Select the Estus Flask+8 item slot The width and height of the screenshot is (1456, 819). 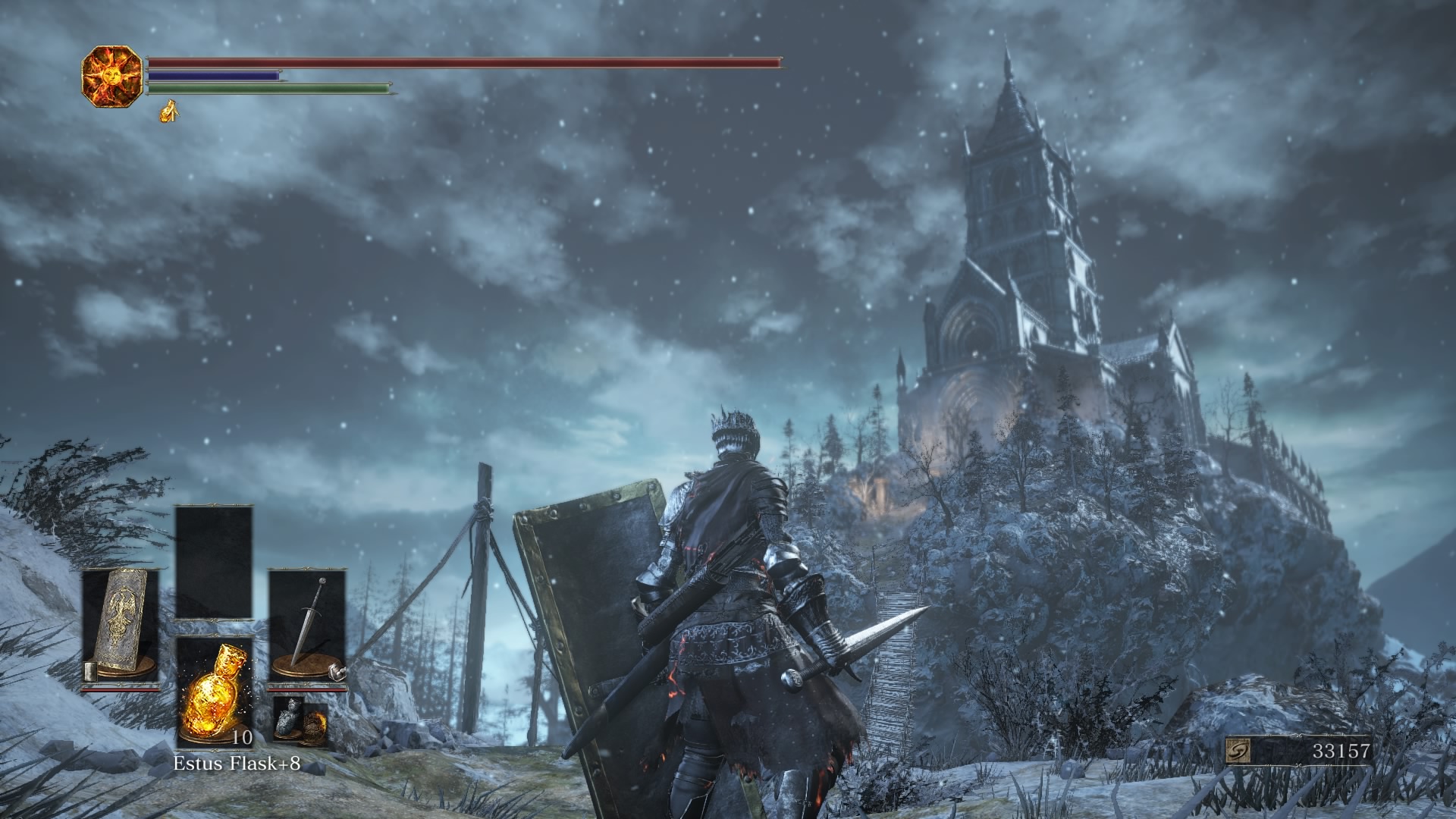click(214, 692)
